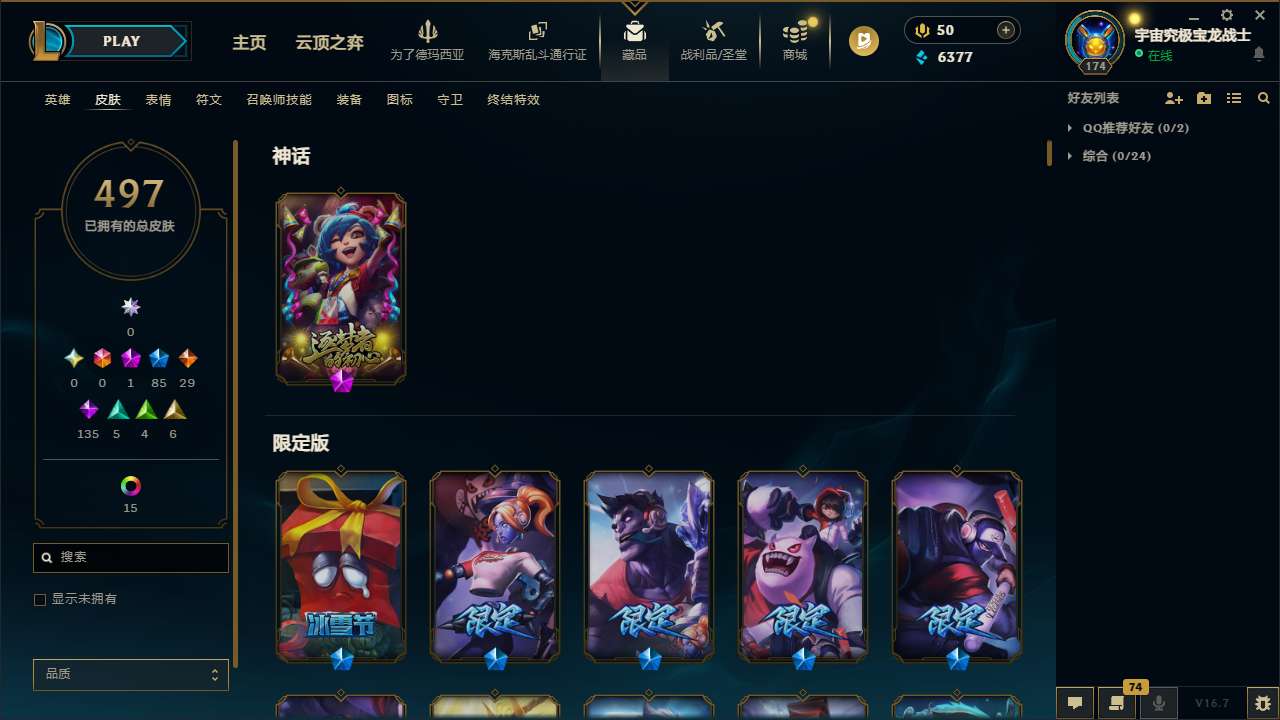Open the 品质 quality dropdown
Screen dimensions: 1280x720
point(130,675)
